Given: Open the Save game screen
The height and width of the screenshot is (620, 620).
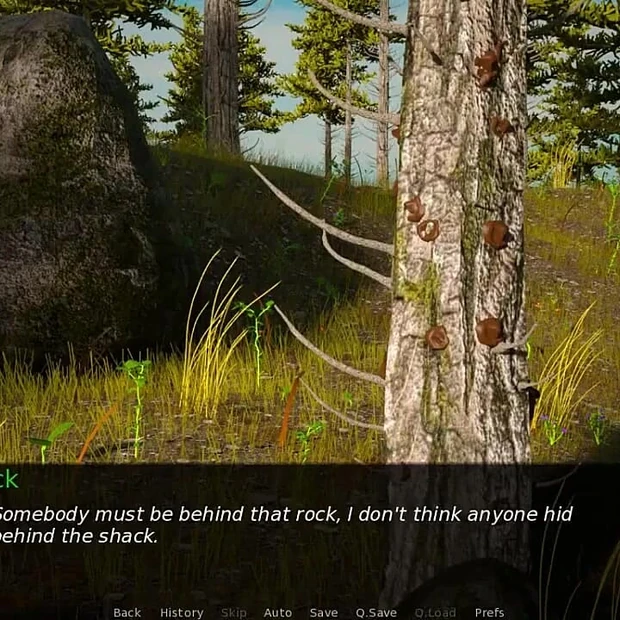Looking at the screenshot, I should tap(323, 613).
